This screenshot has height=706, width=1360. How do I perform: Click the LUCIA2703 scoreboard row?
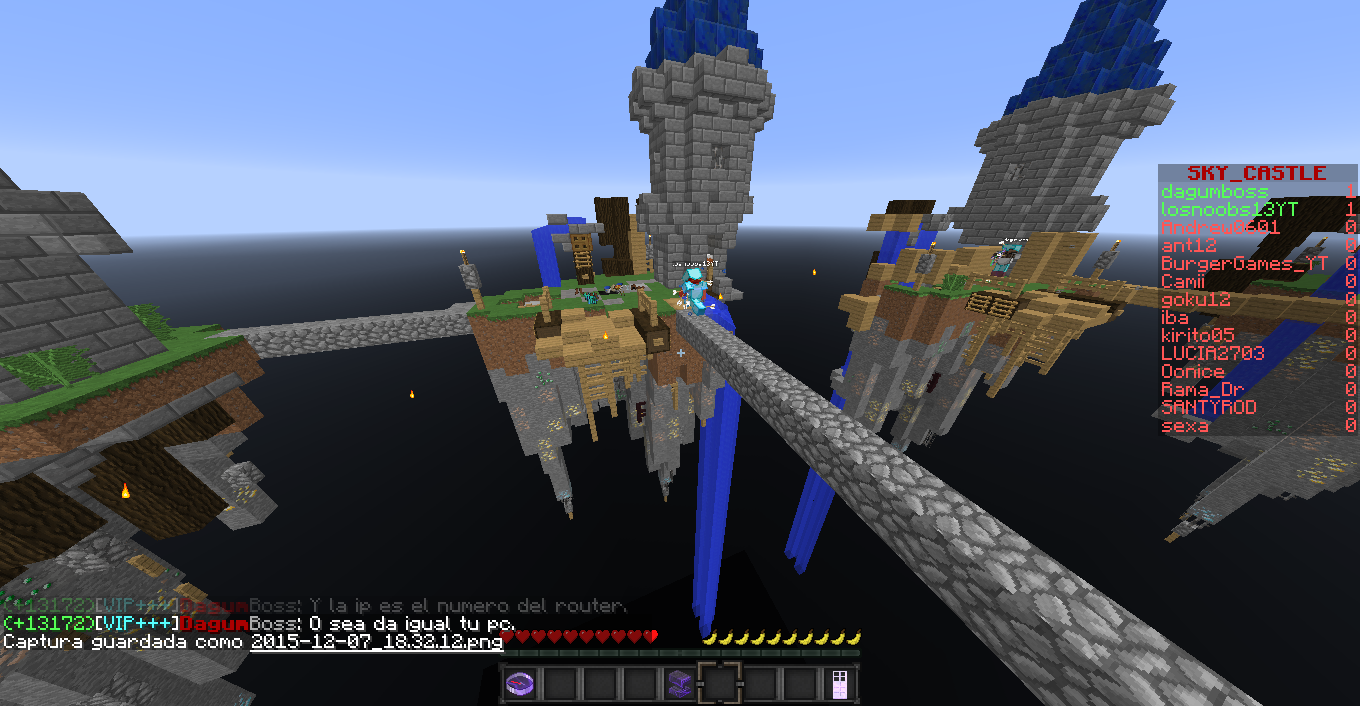[1212, 353]
